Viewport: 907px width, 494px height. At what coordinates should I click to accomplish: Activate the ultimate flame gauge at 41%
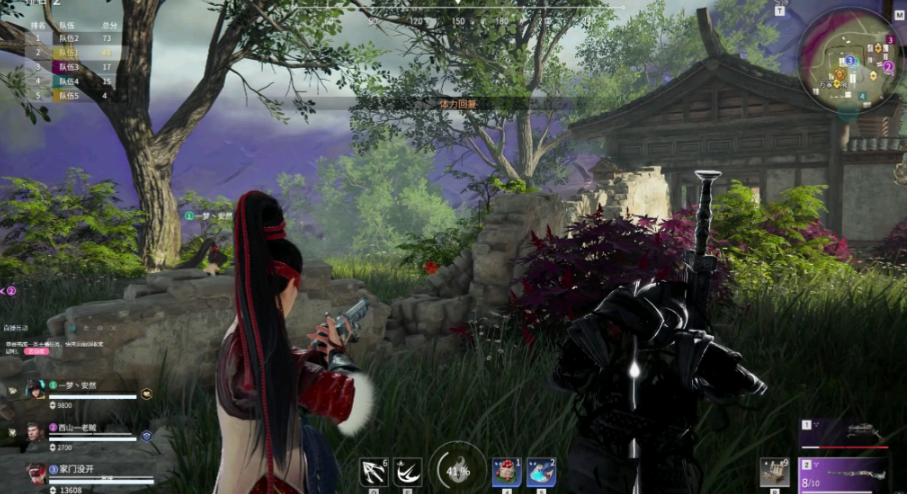tap(456, 470)
